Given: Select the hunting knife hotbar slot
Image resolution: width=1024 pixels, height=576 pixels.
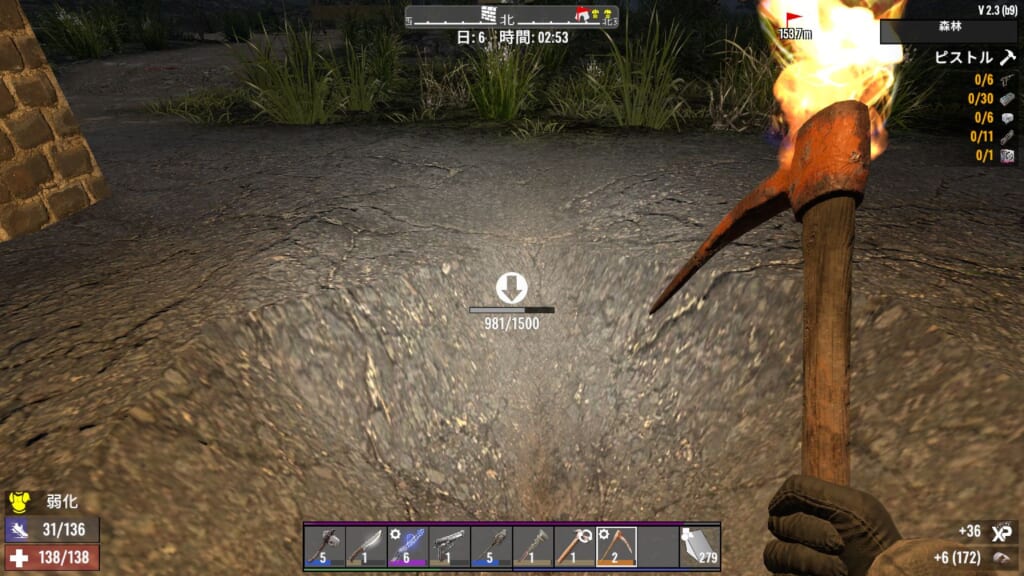Looking at the screenshot, I should coord(366,546).
